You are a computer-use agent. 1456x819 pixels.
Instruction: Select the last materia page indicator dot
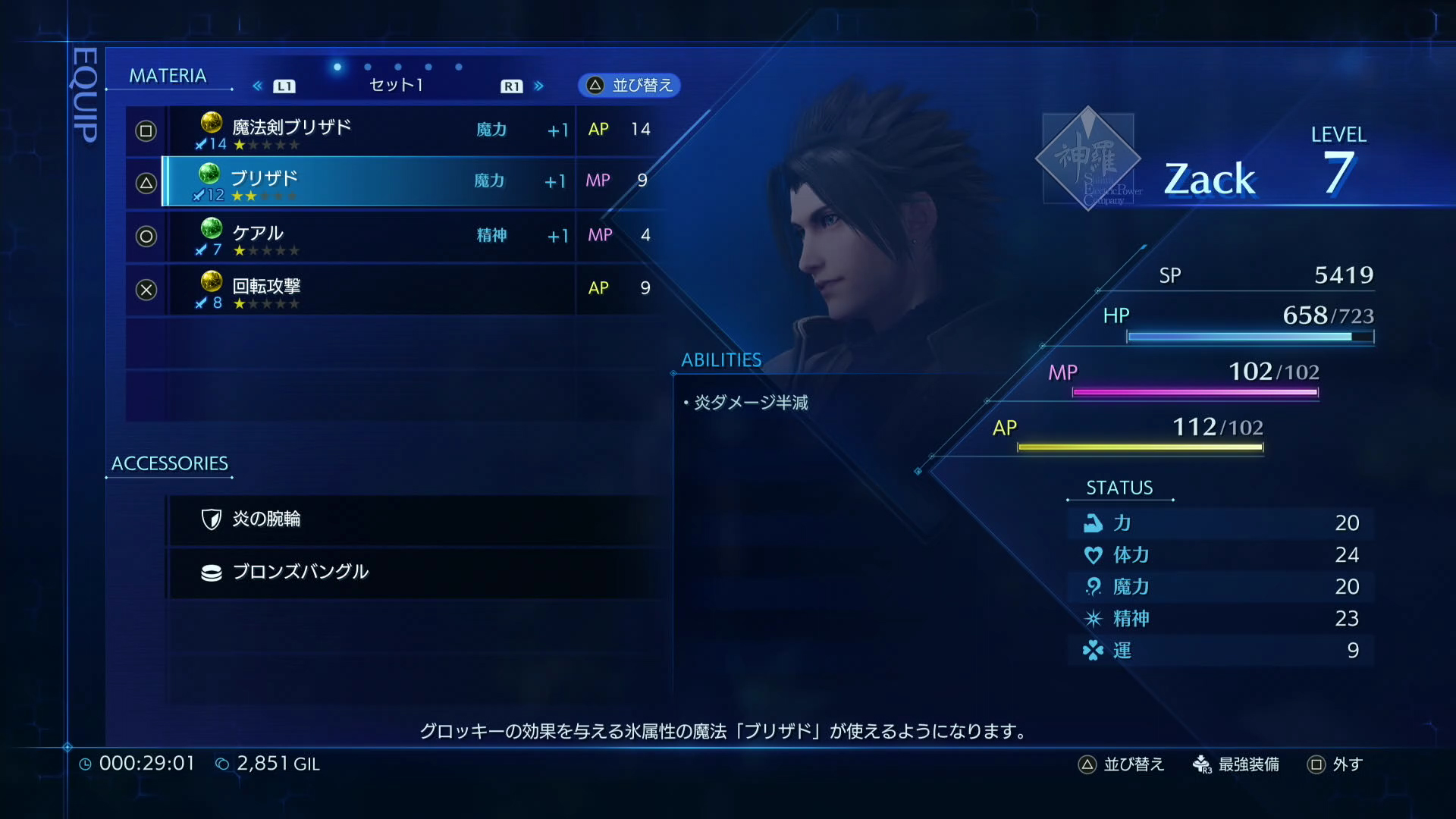[457, 67]
